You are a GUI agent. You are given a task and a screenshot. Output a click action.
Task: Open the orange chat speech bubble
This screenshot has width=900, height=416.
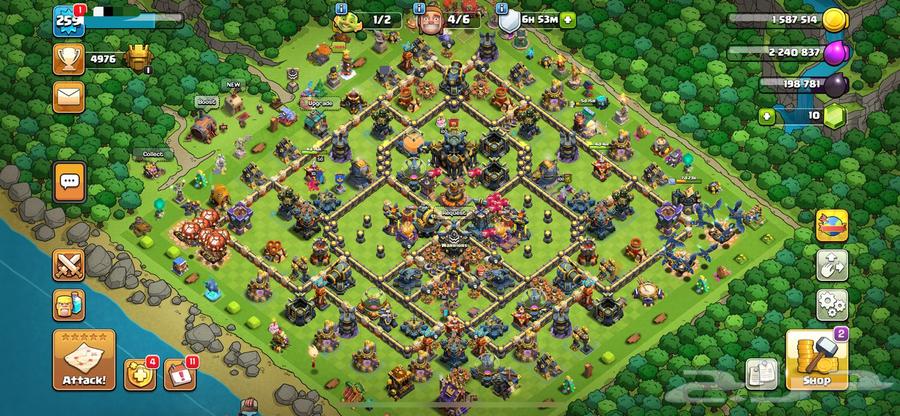coord(69,181)
